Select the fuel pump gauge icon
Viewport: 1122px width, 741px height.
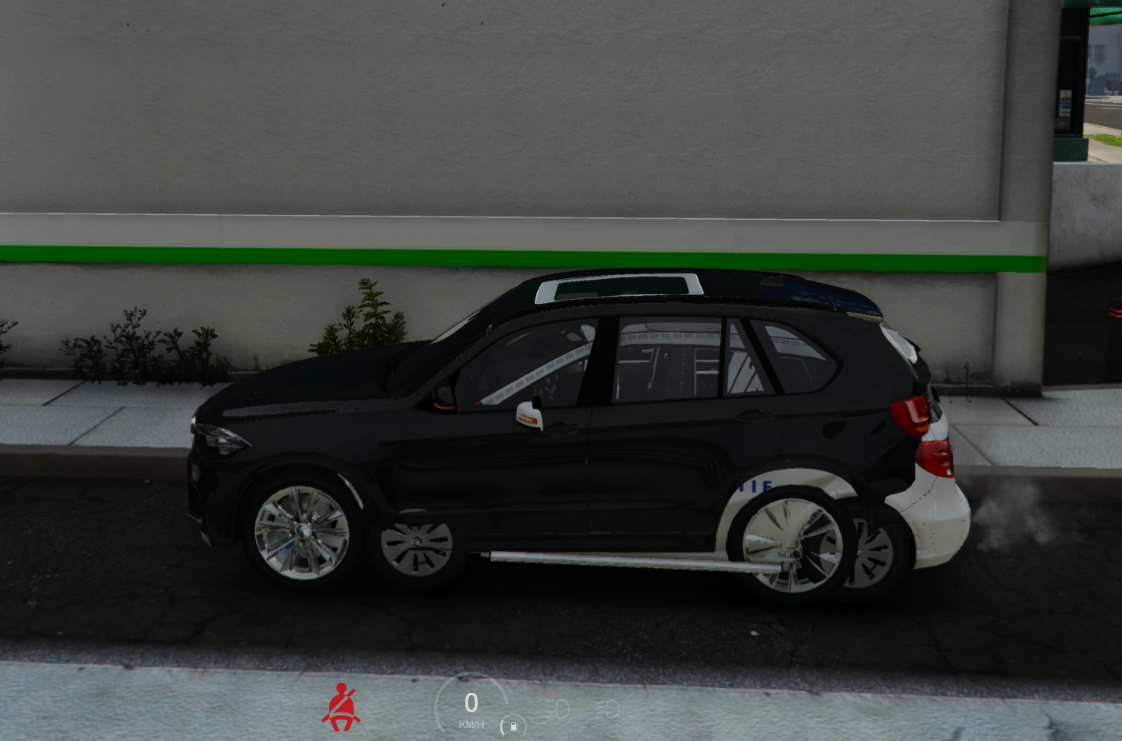(x=513, y=726)
